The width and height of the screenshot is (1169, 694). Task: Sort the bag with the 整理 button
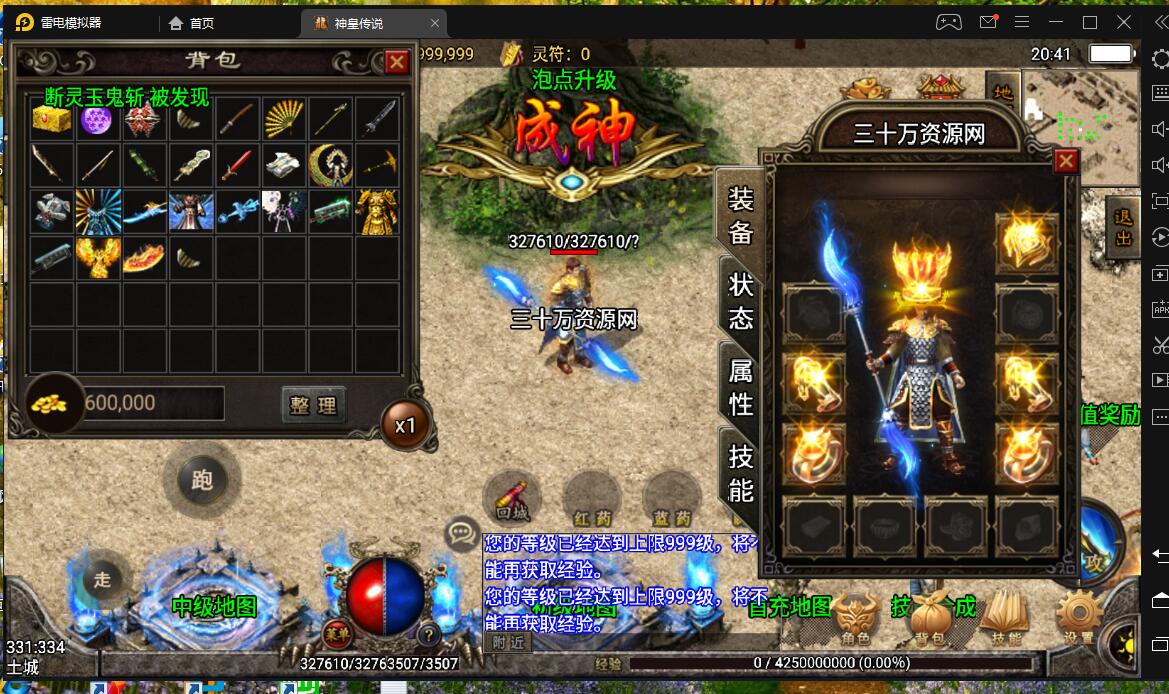point(313,405)
